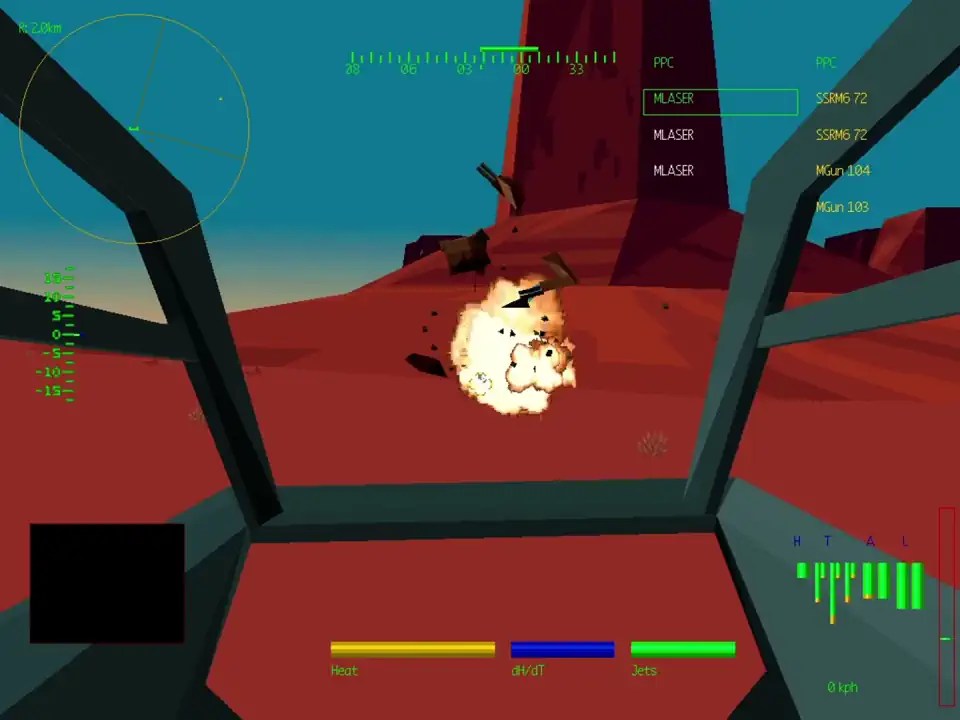Open the black multifunction display panel

click(107, 583)
